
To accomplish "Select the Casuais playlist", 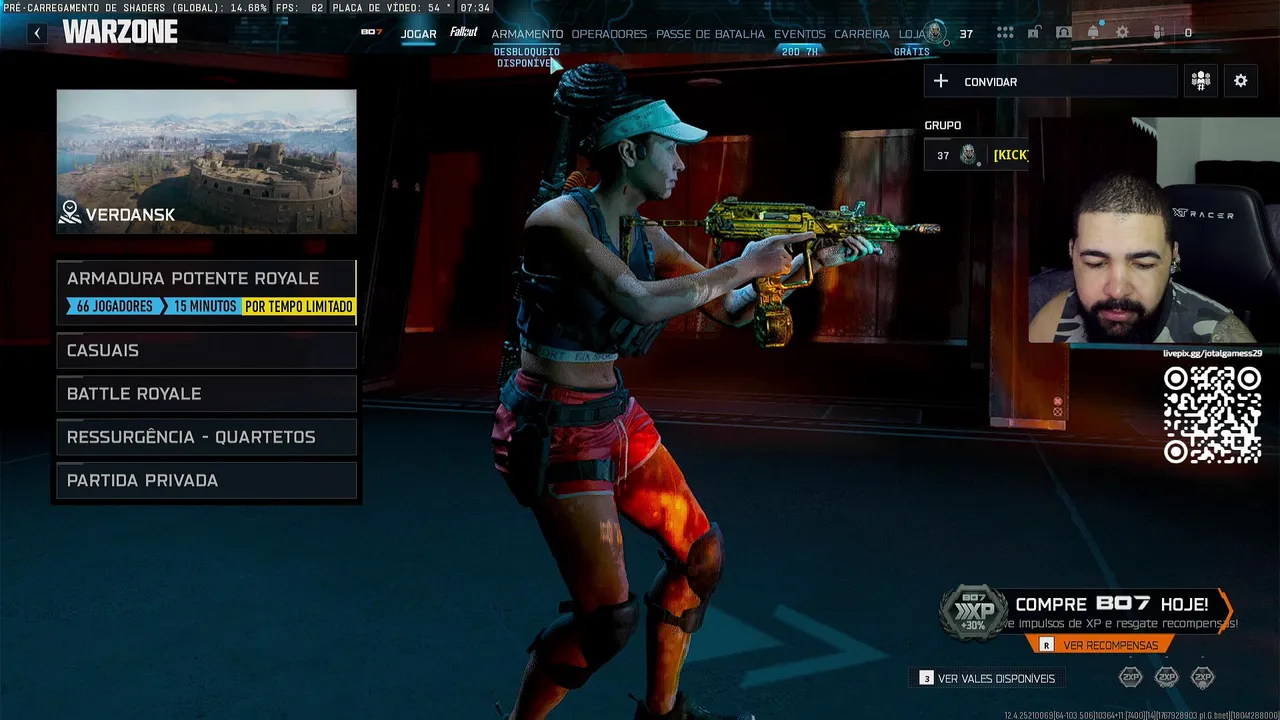I will (x=206, y=350).
